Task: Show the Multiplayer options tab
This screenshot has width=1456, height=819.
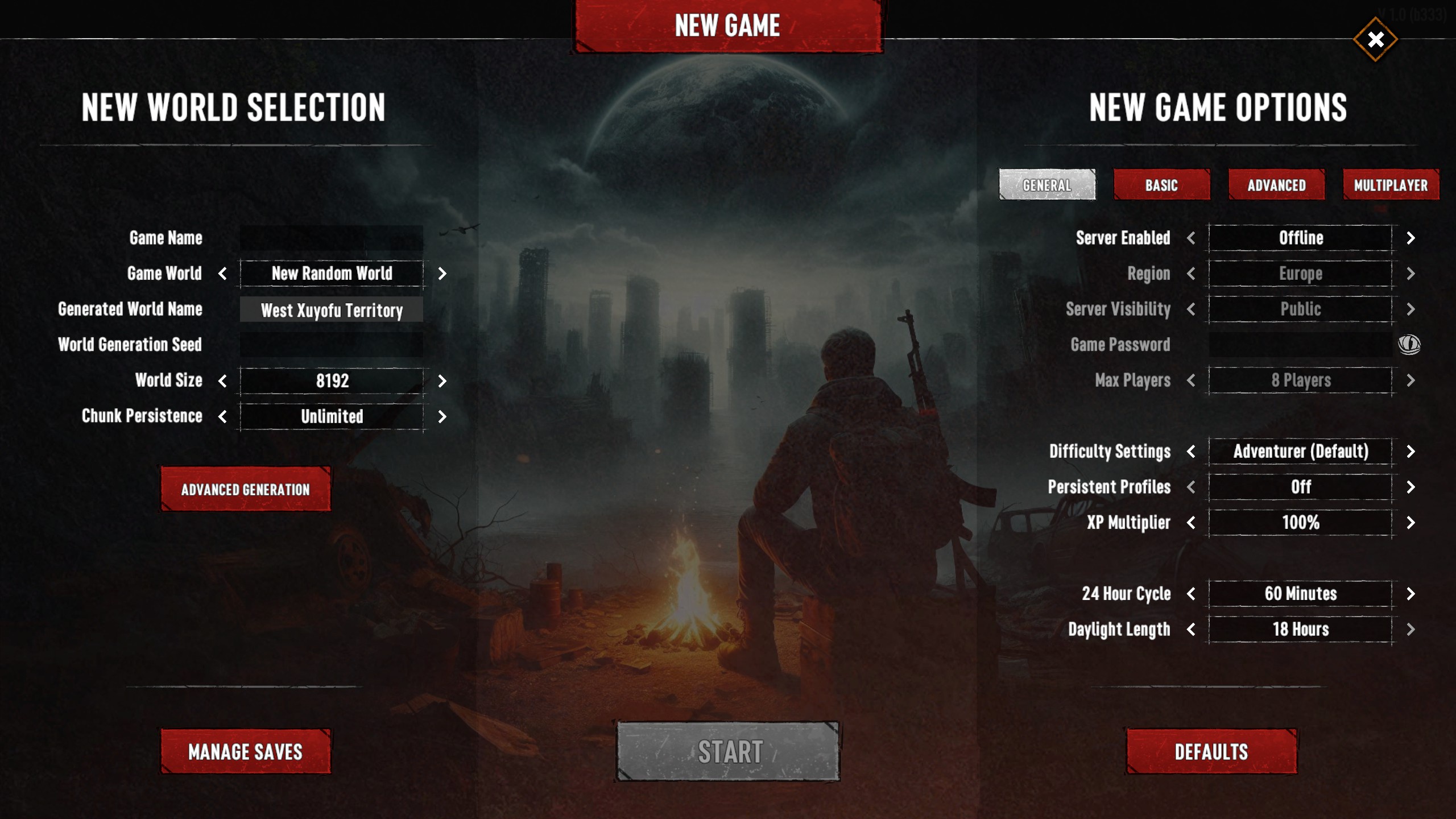Action: (1391, 185)
